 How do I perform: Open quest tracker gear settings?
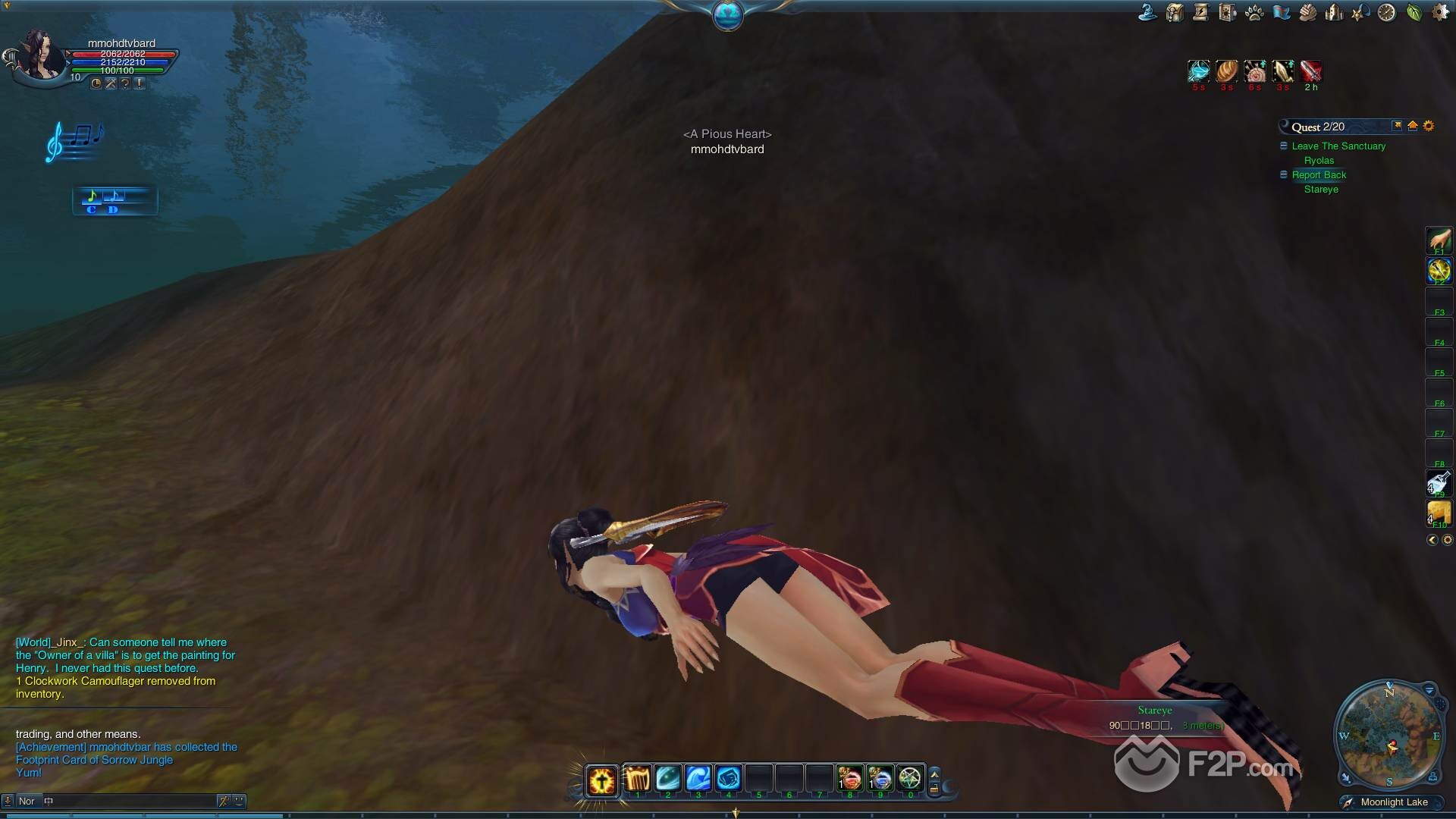[1429, 126]
